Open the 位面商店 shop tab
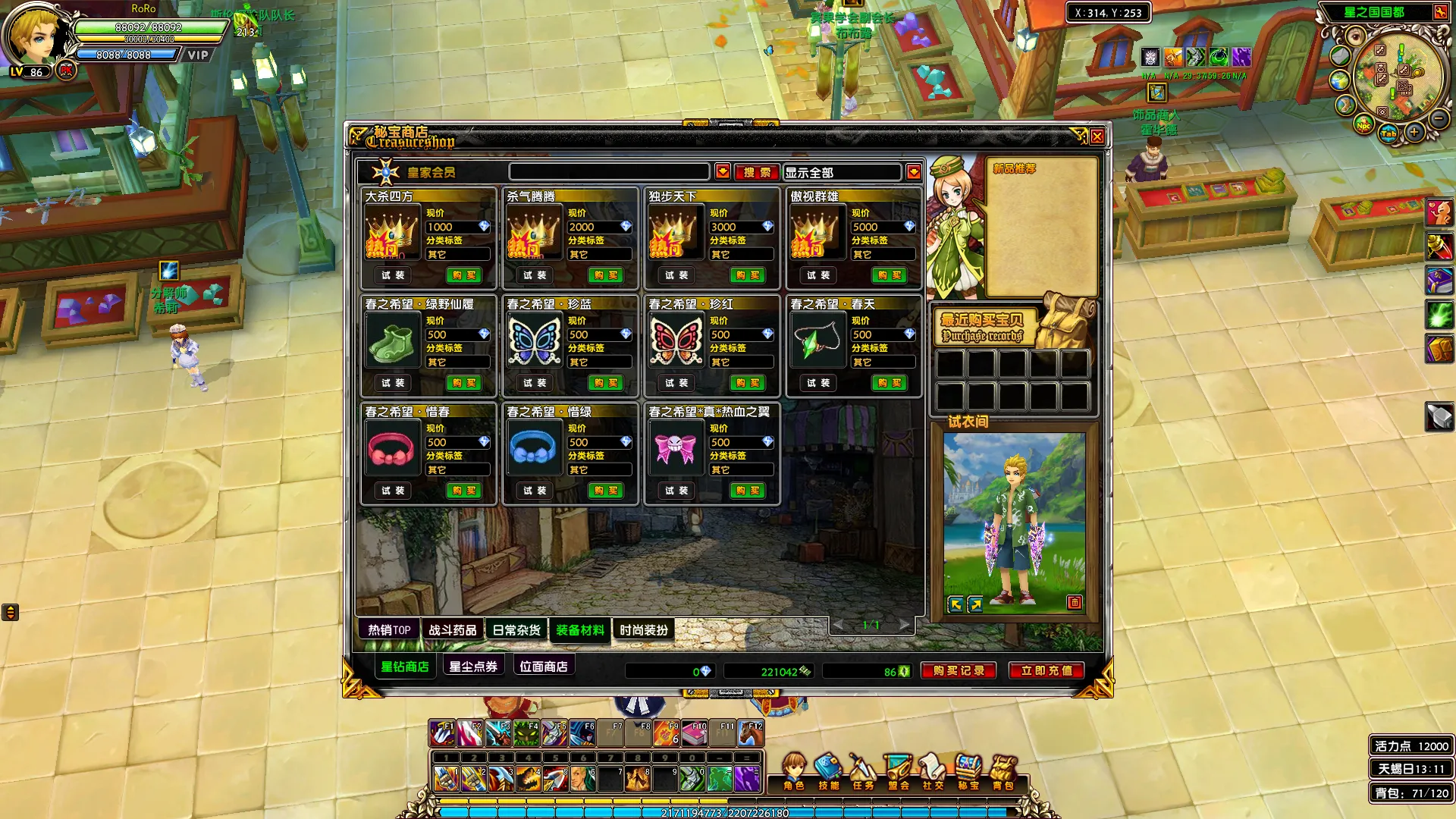The image size is (1456, 819). click(x=544, y=667)
